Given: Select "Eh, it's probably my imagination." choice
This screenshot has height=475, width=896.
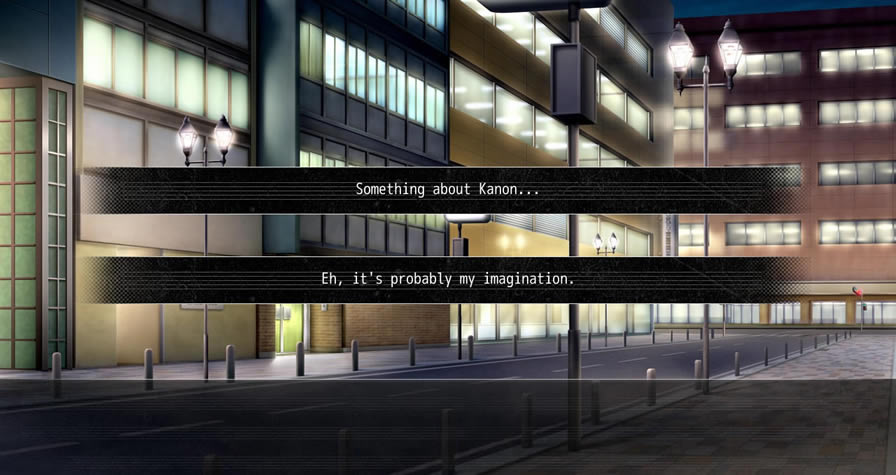Looking at the screenshot, I should pos(447,279).
